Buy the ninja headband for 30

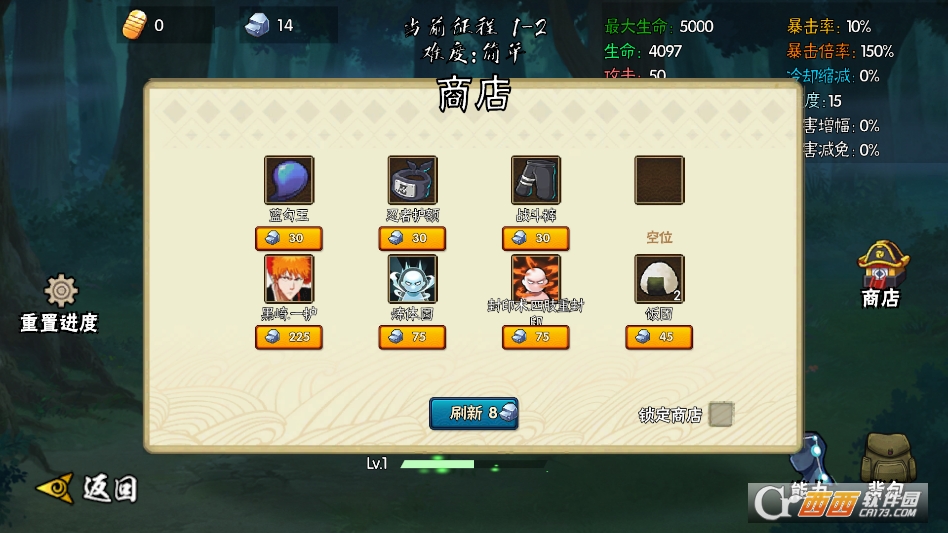(x=412, y=238)
